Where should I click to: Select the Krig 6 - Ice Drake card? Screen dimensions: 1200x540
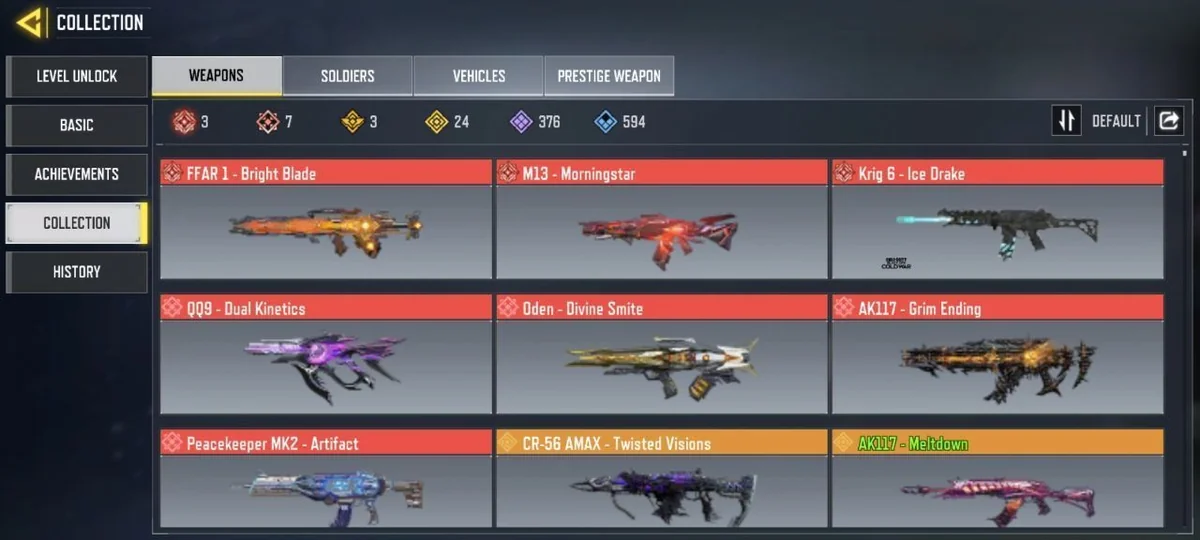pyautogui.click(x=997, y=220)
